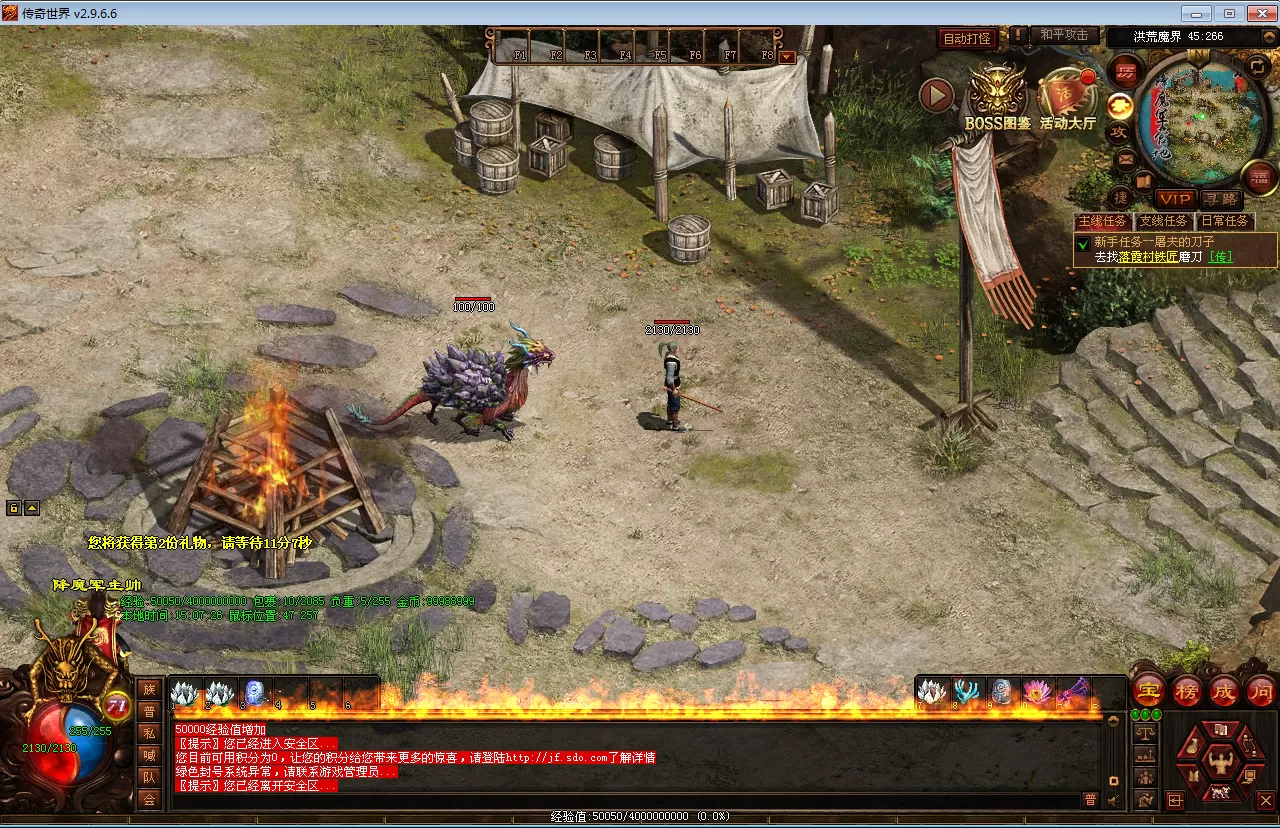Open the mail envelope icon
Screen dimensions: 1280x828
(x=1125, y=158)
